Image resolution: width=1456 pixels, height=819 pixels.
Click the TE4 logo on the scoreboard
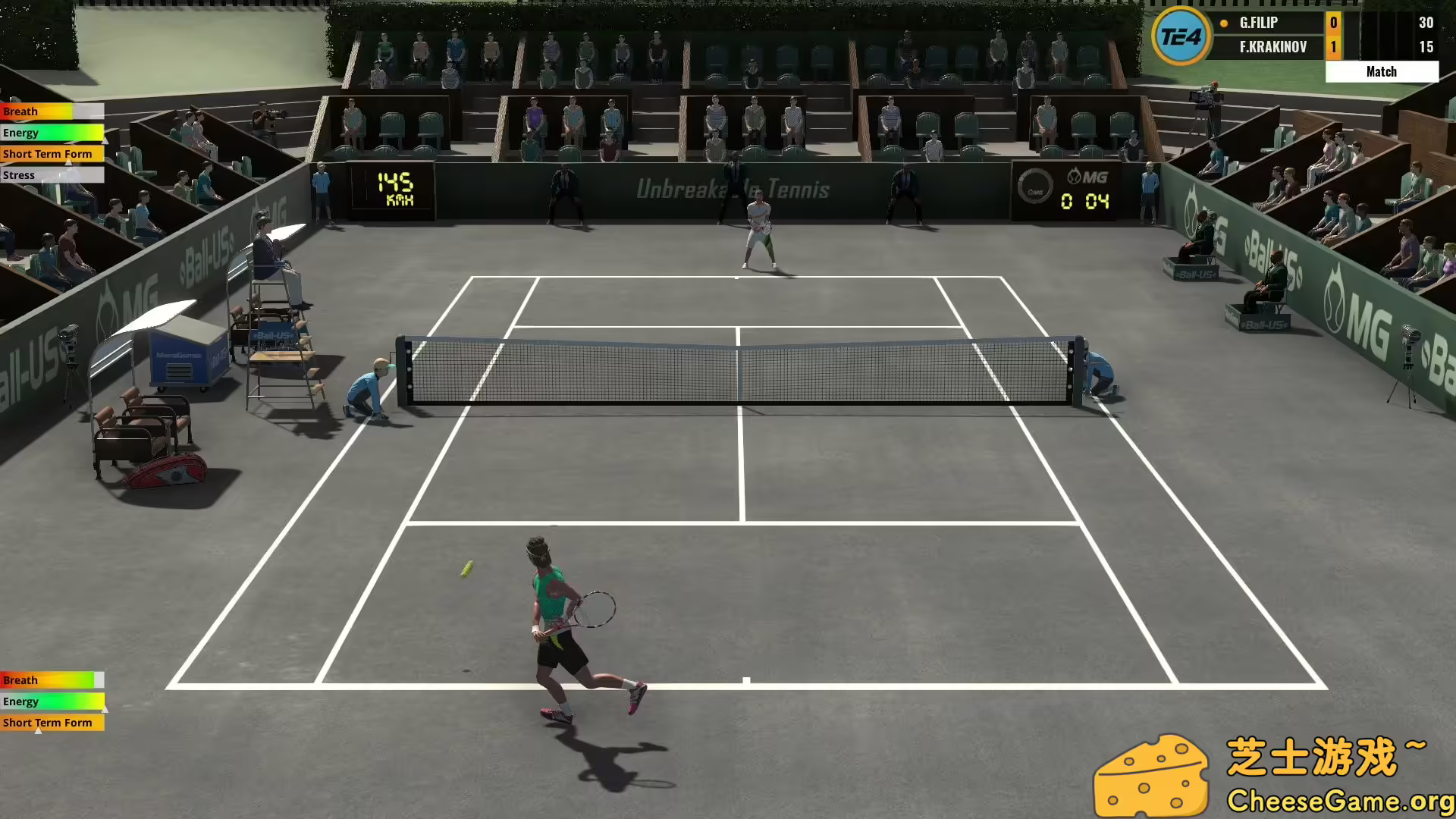[x=1182, y=37]
